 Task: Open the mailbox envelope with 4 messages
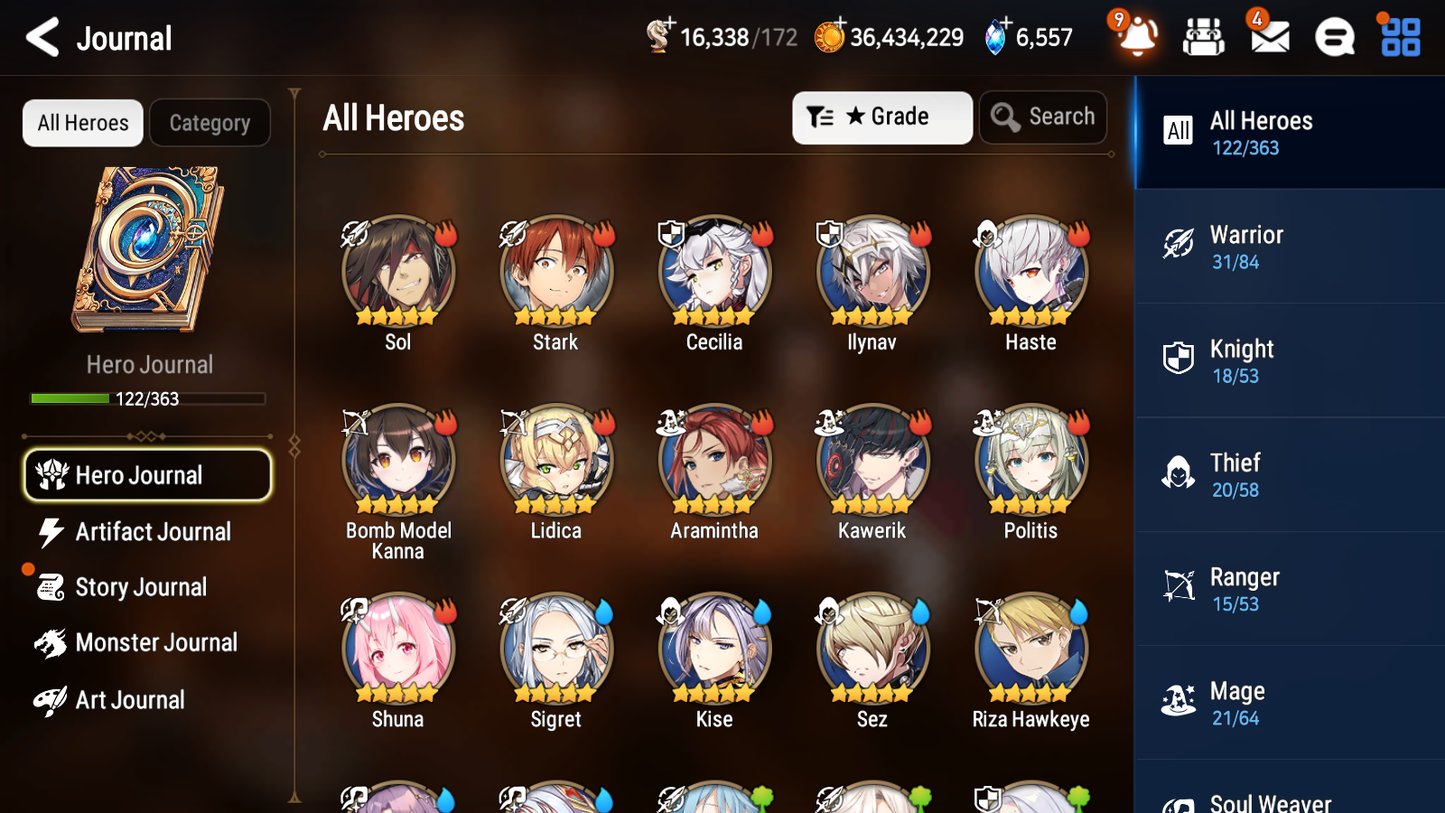1269,36
